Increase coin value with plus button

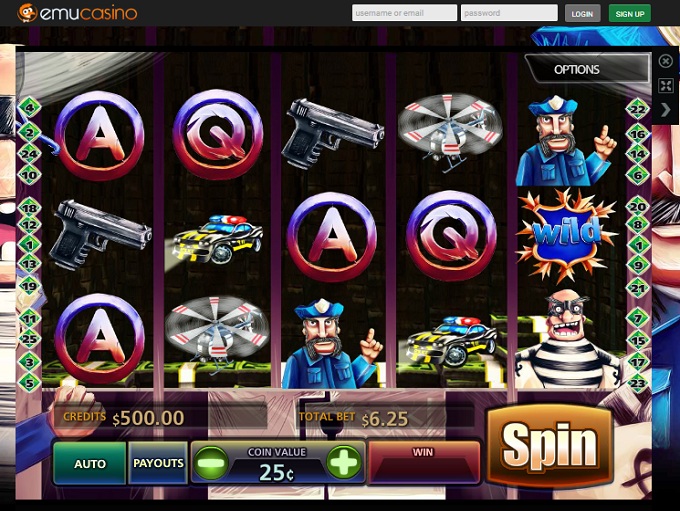pos(343,463)
